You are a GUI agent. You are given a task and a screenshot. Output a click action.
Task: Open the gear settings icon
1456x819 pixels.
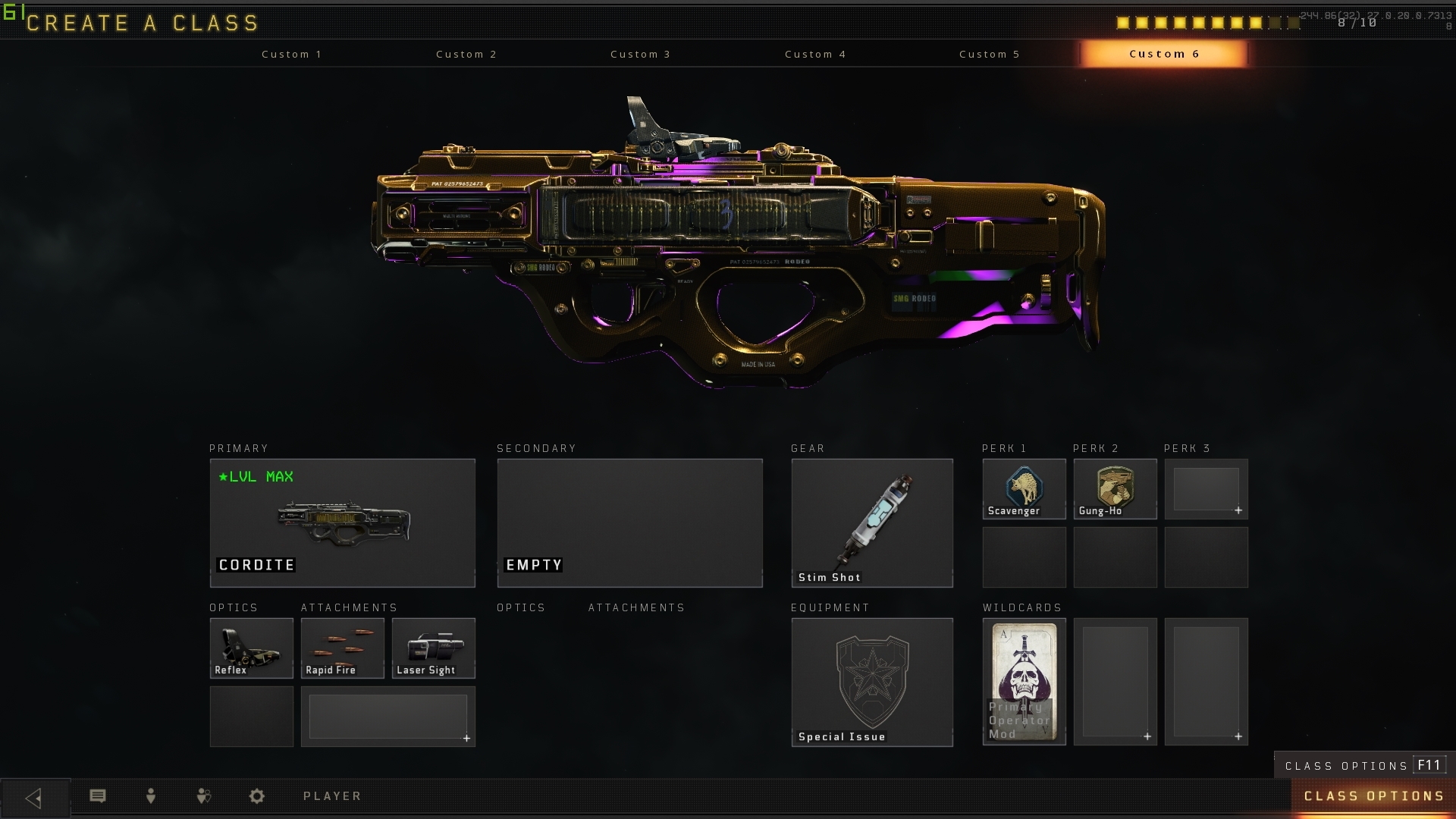[x=257, y=796]
